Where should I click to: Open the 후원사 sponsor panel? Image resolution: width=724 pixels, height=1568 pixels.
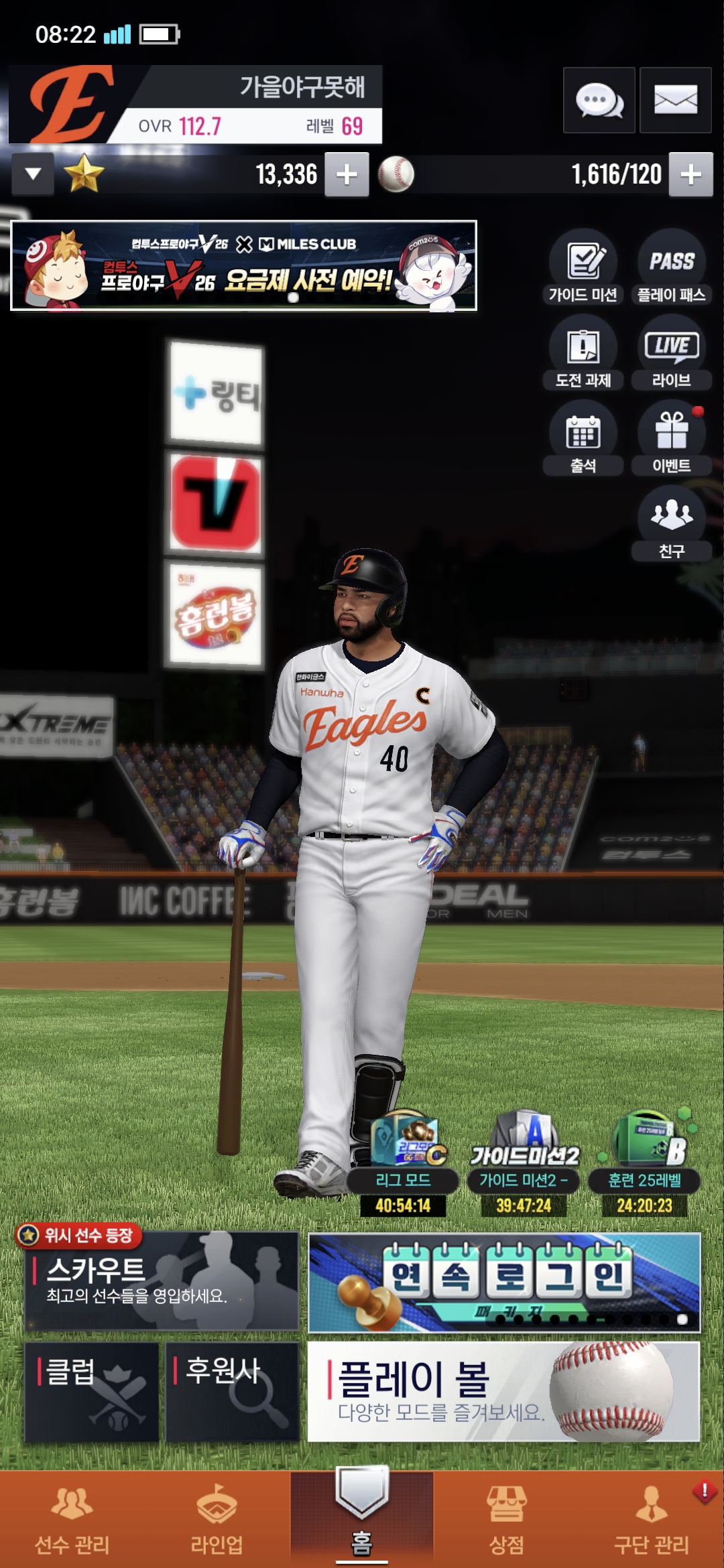point(232,1391)
